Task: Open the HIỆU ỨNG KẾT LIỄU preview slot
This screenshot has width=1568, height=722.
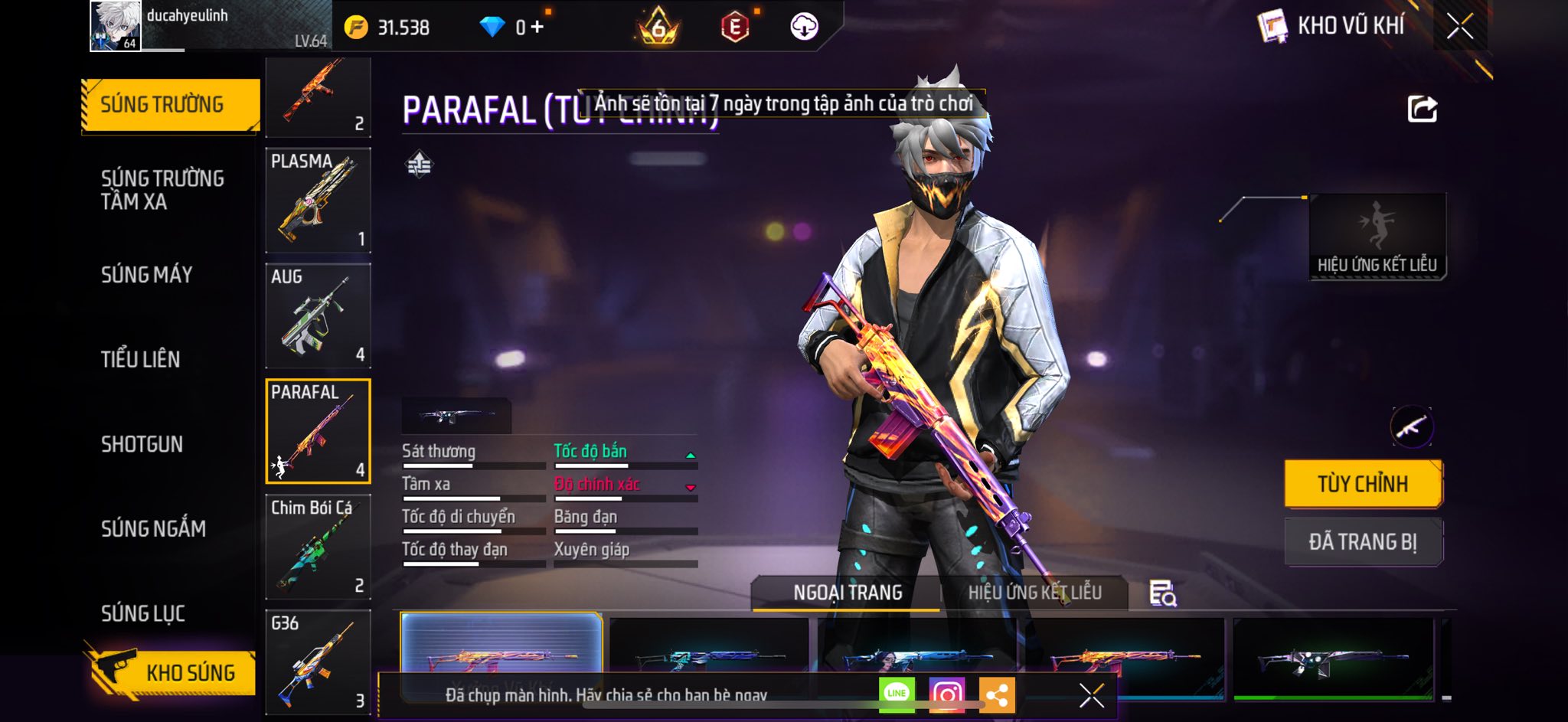Action: tap(1377, 237)
